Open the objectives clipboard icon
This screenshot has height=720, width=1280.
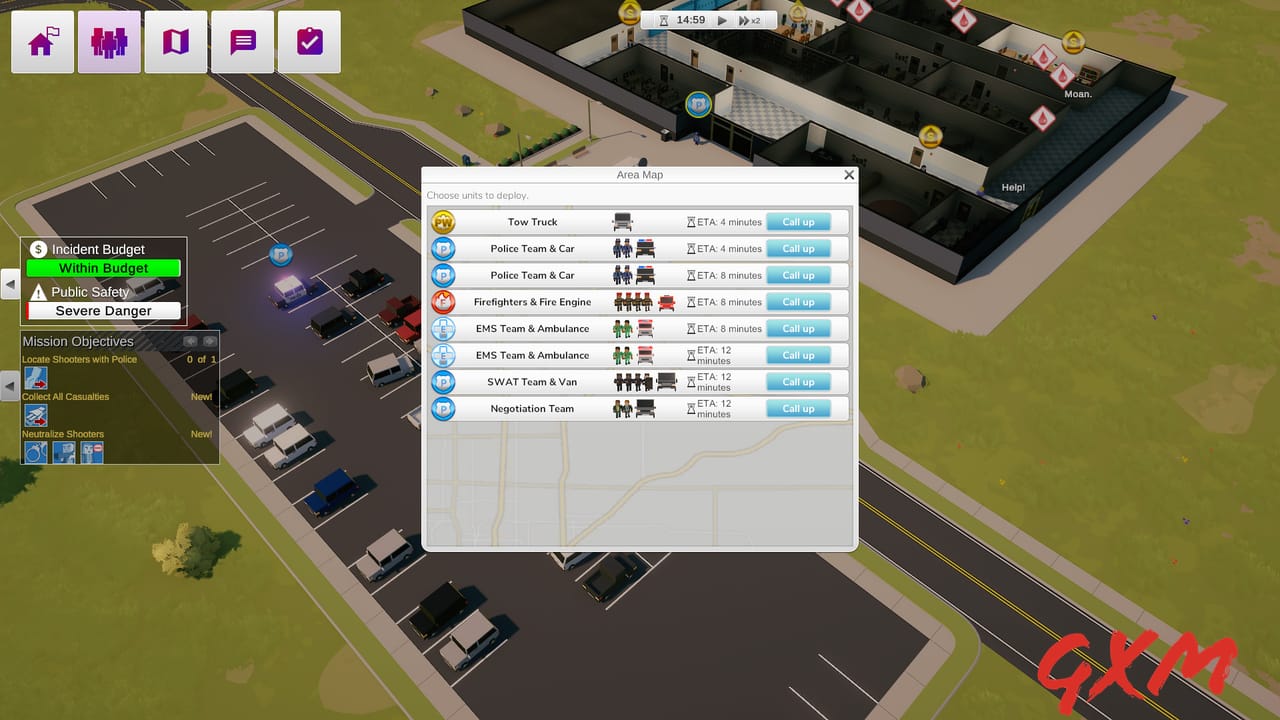[x=309, y=41]
